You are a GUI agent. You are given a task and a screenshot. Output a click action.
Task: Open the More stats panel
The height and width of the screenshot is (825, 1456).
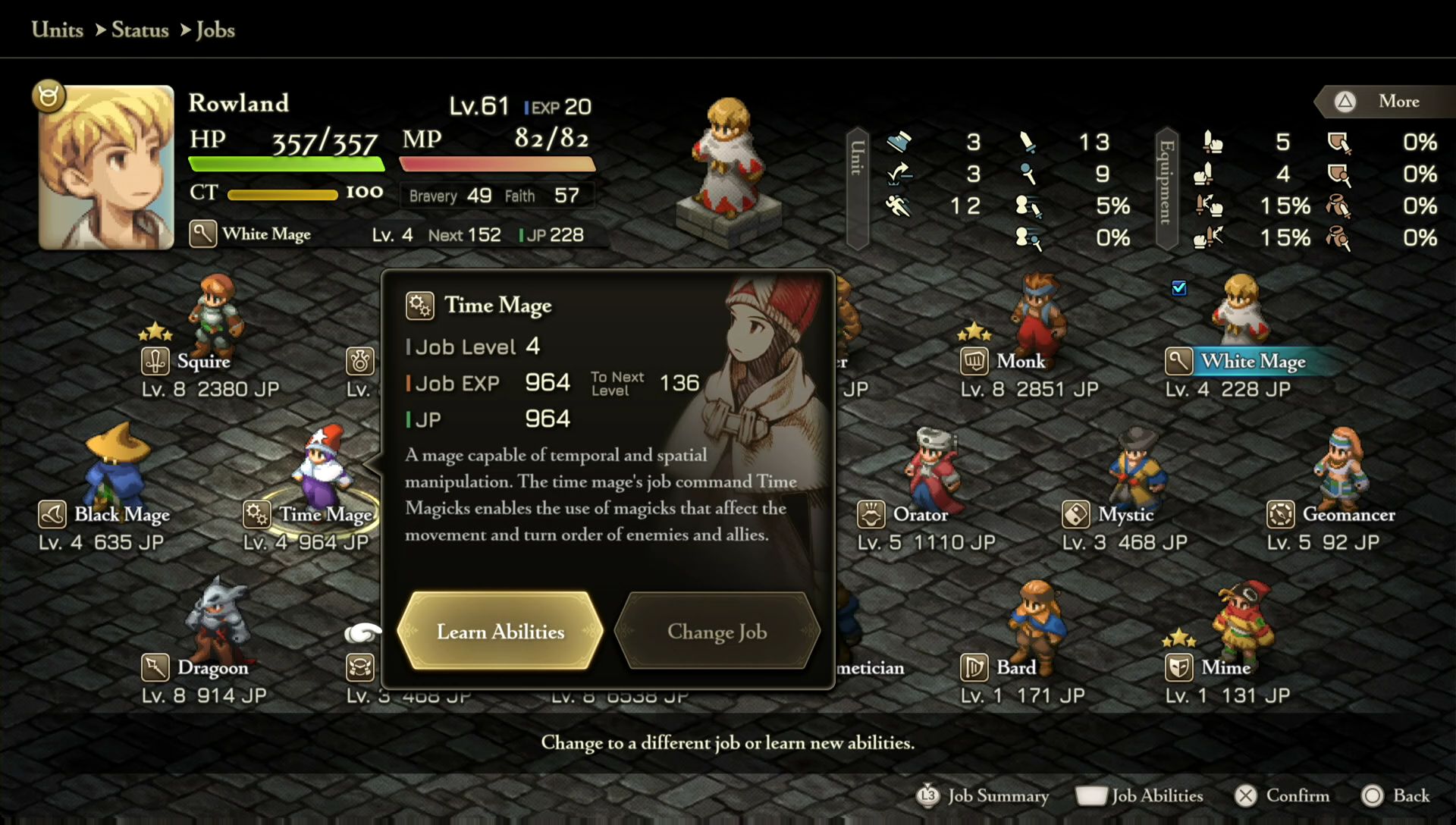pos(1385,102)
